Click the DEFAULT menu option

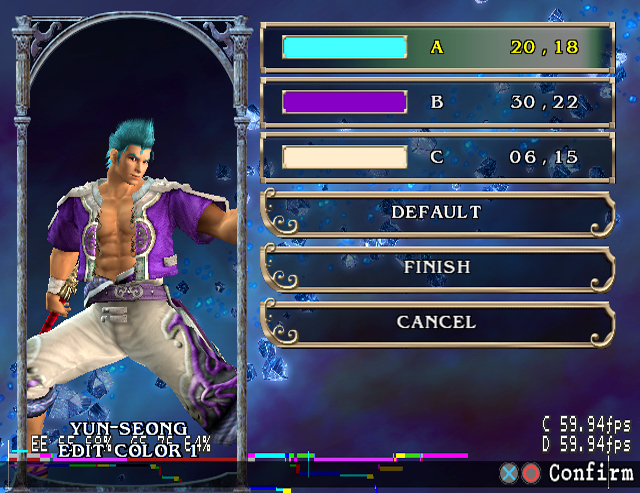(436, 212)
